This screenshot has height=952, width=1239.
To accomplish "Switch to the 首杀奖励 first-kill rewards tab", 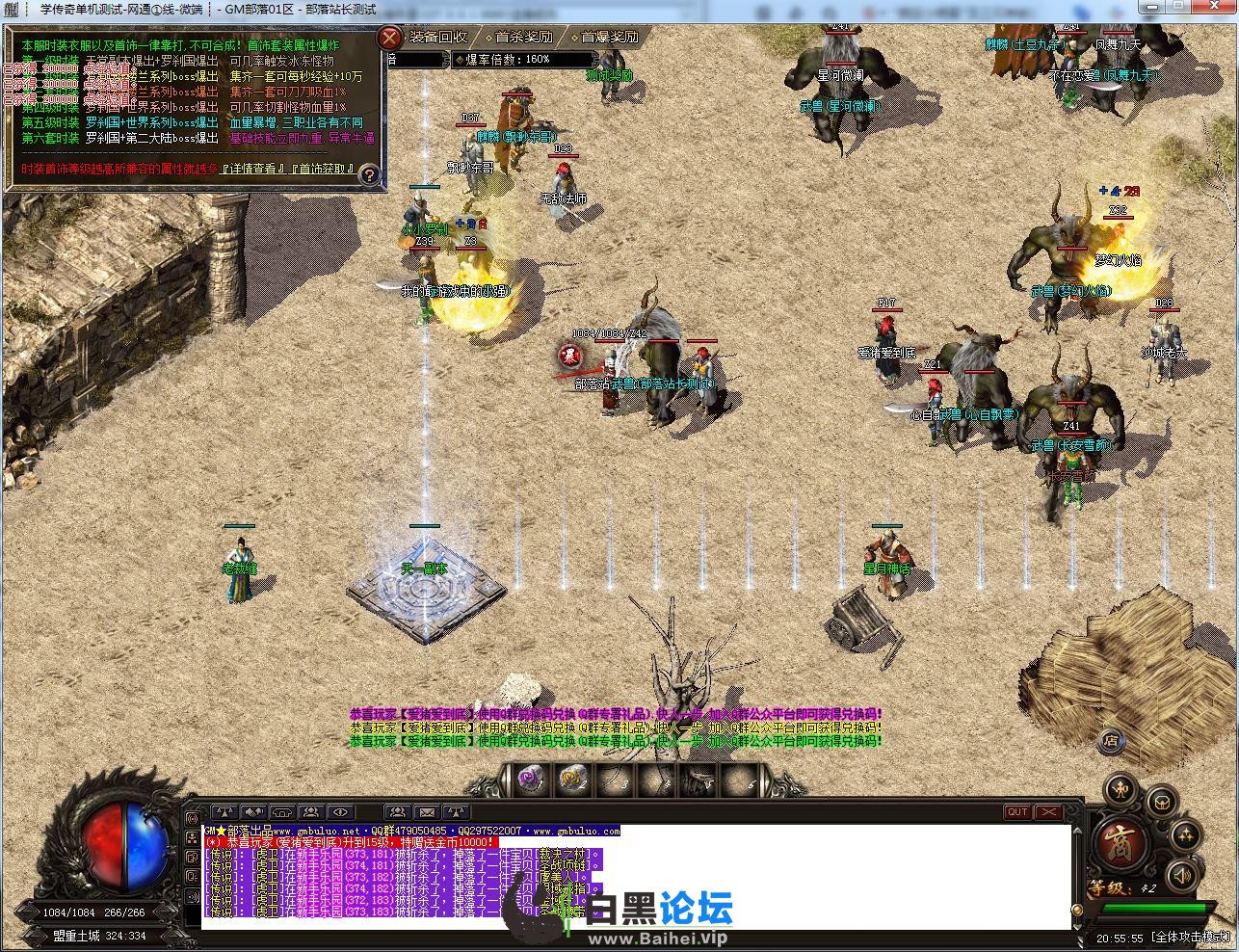I will (524, 37).
